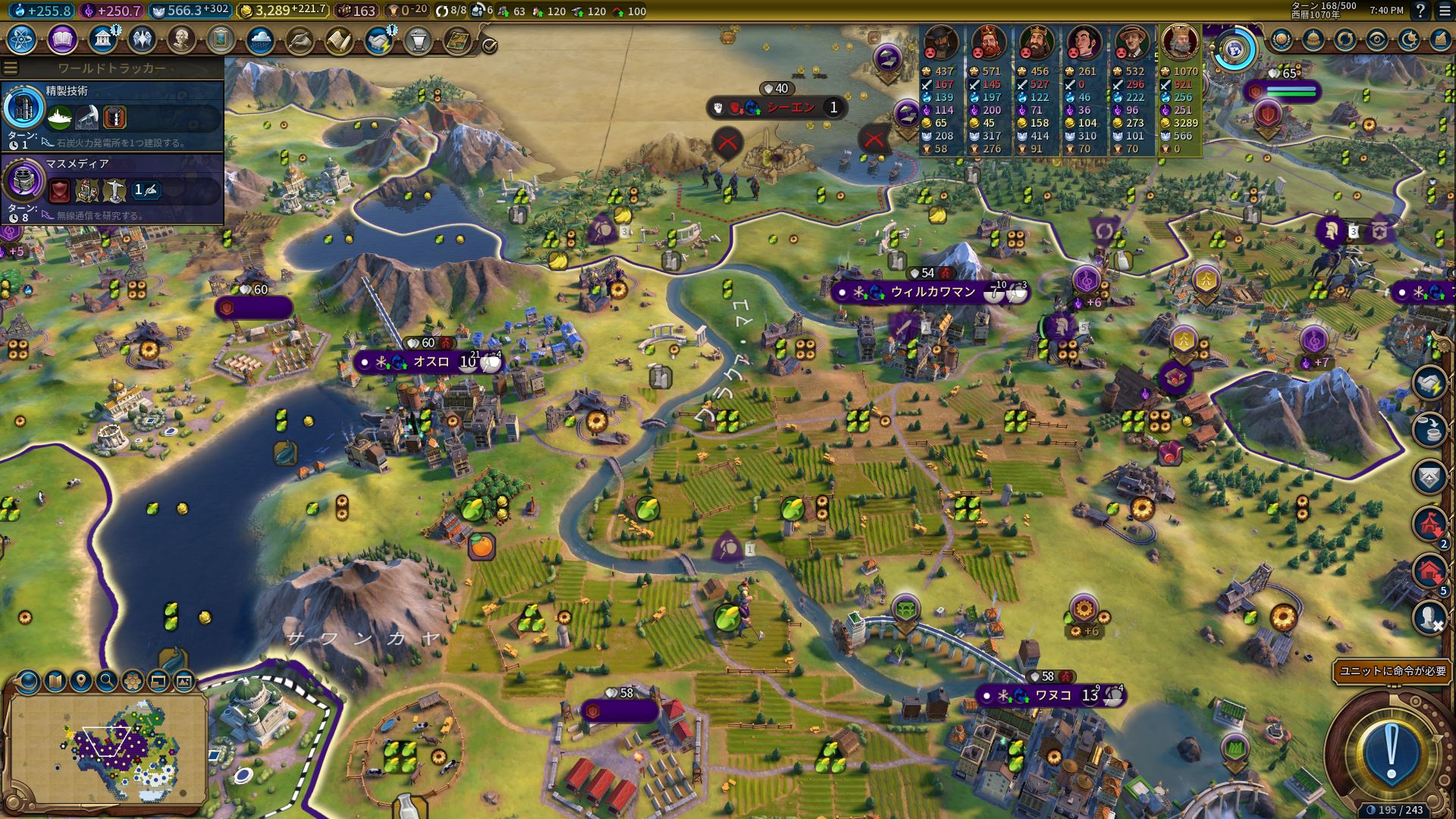
Task: Open the Civilopedia question mark button
Action: [x=1420, y=11]
